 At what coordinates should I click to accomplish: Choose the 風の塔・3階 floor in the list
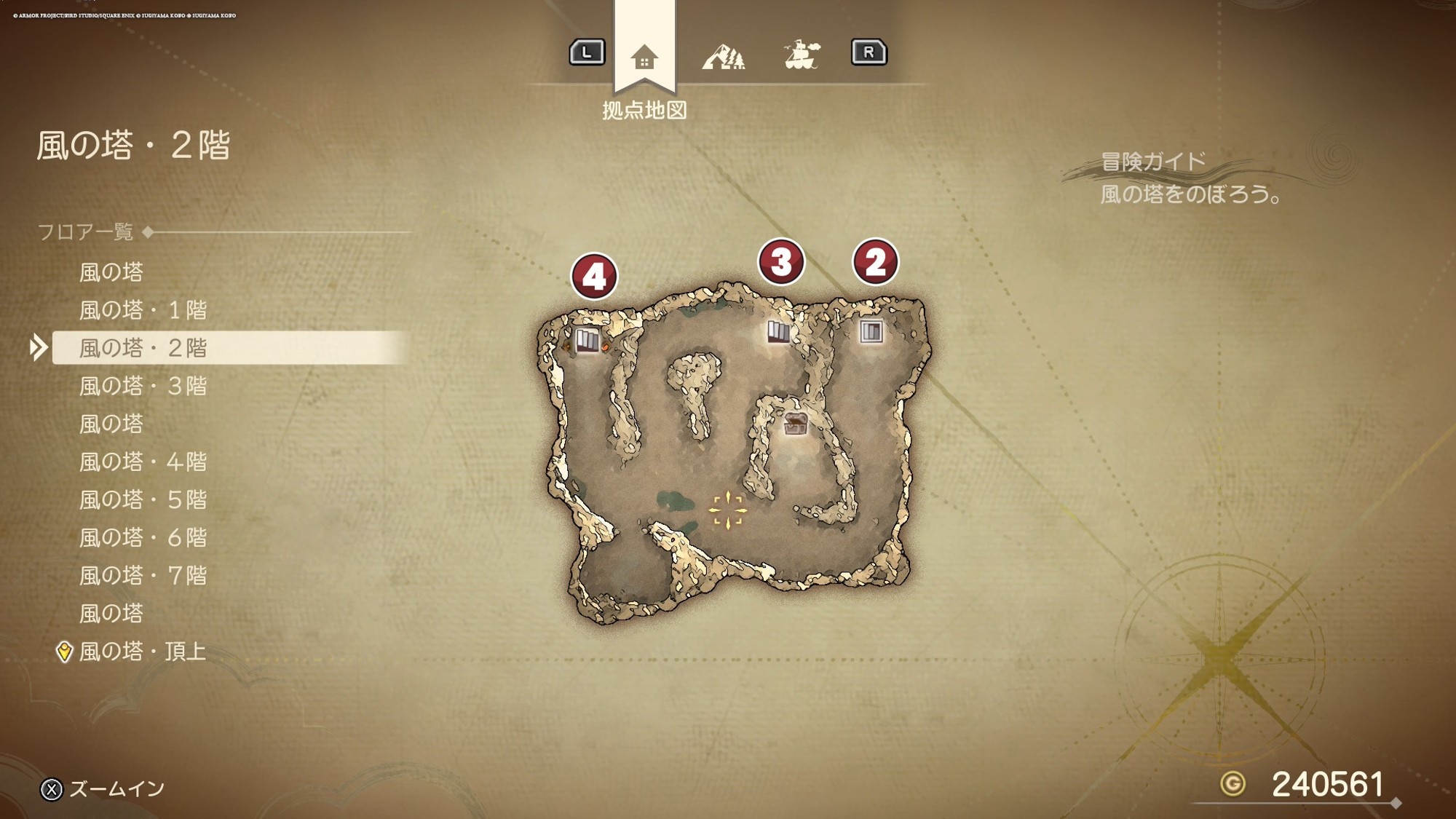(x=143, y=386)
